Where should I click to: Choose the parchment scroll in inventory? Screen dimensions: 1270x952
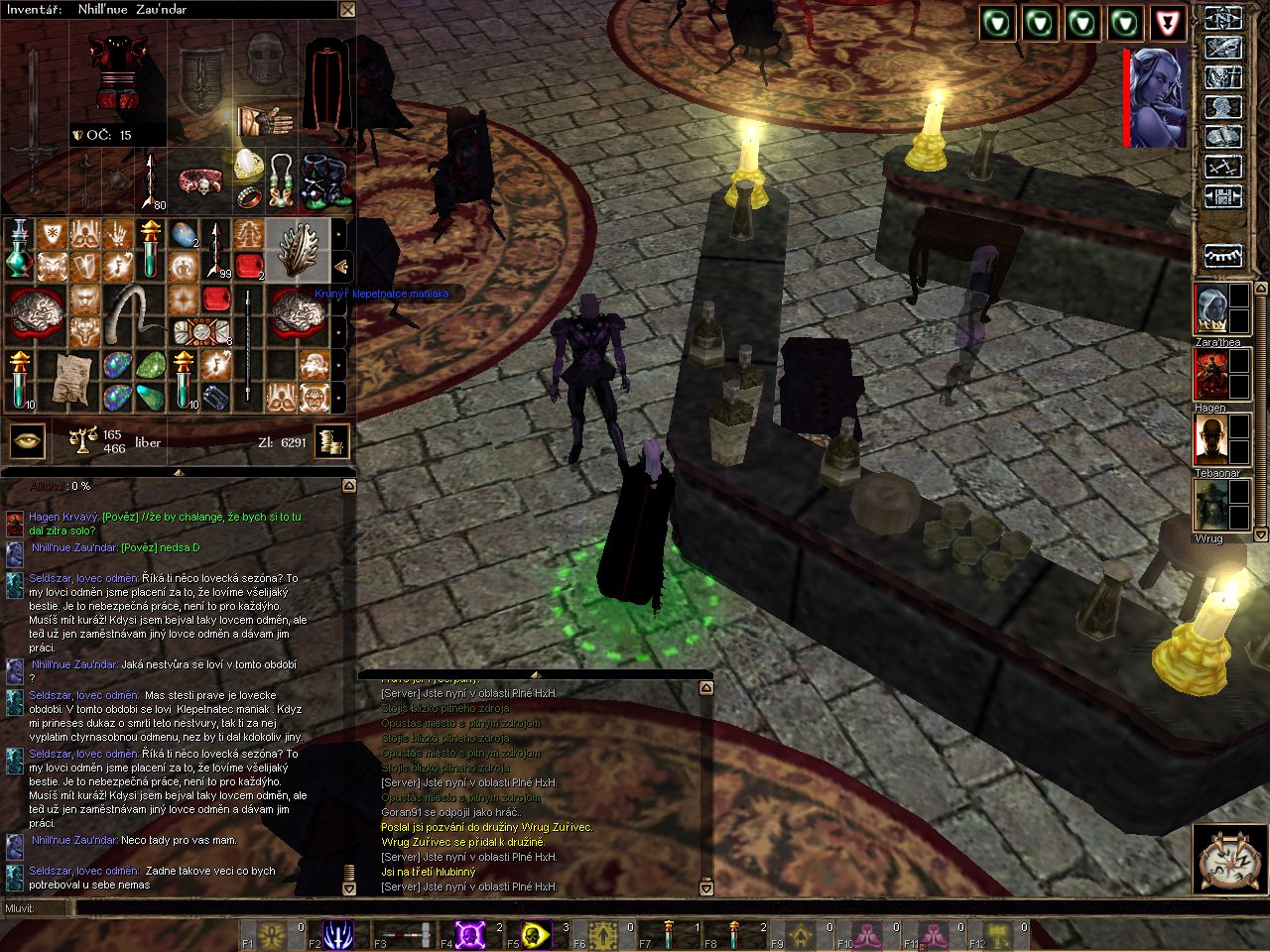pyautogui.click(x=69, y=378)
